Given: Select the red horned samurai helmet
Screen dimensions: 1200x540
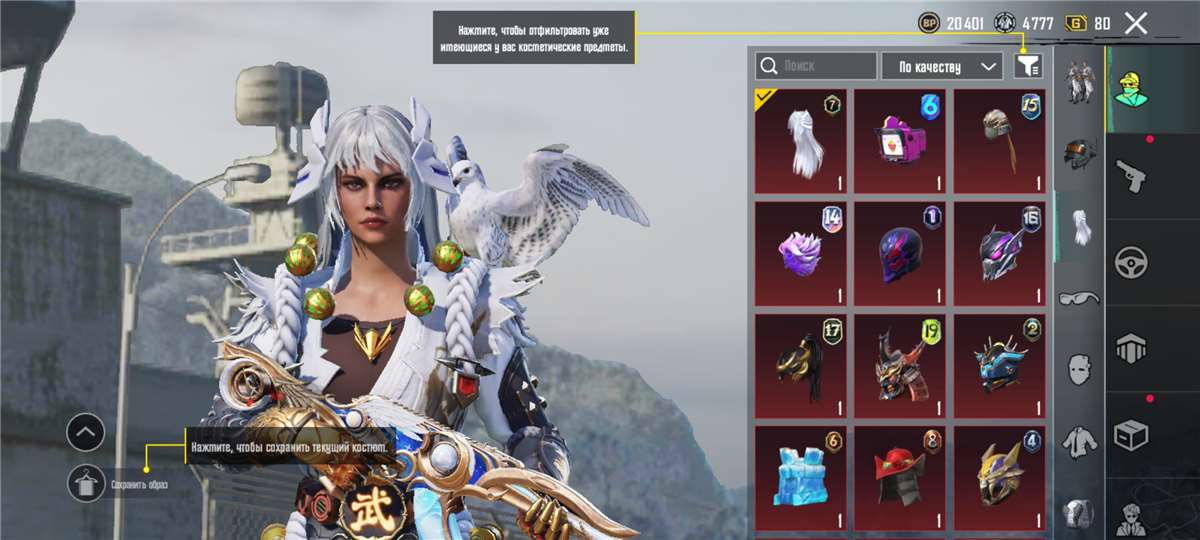Looking at the screenshot, I should [x=900, y=366].
